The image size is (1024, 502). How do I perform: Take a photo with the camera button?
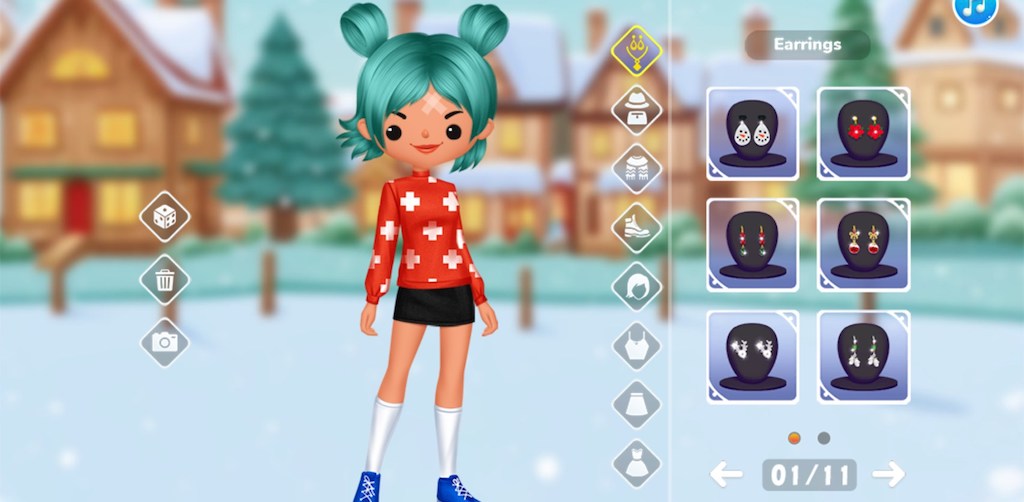pyautogui.click(x=164, y=343)
